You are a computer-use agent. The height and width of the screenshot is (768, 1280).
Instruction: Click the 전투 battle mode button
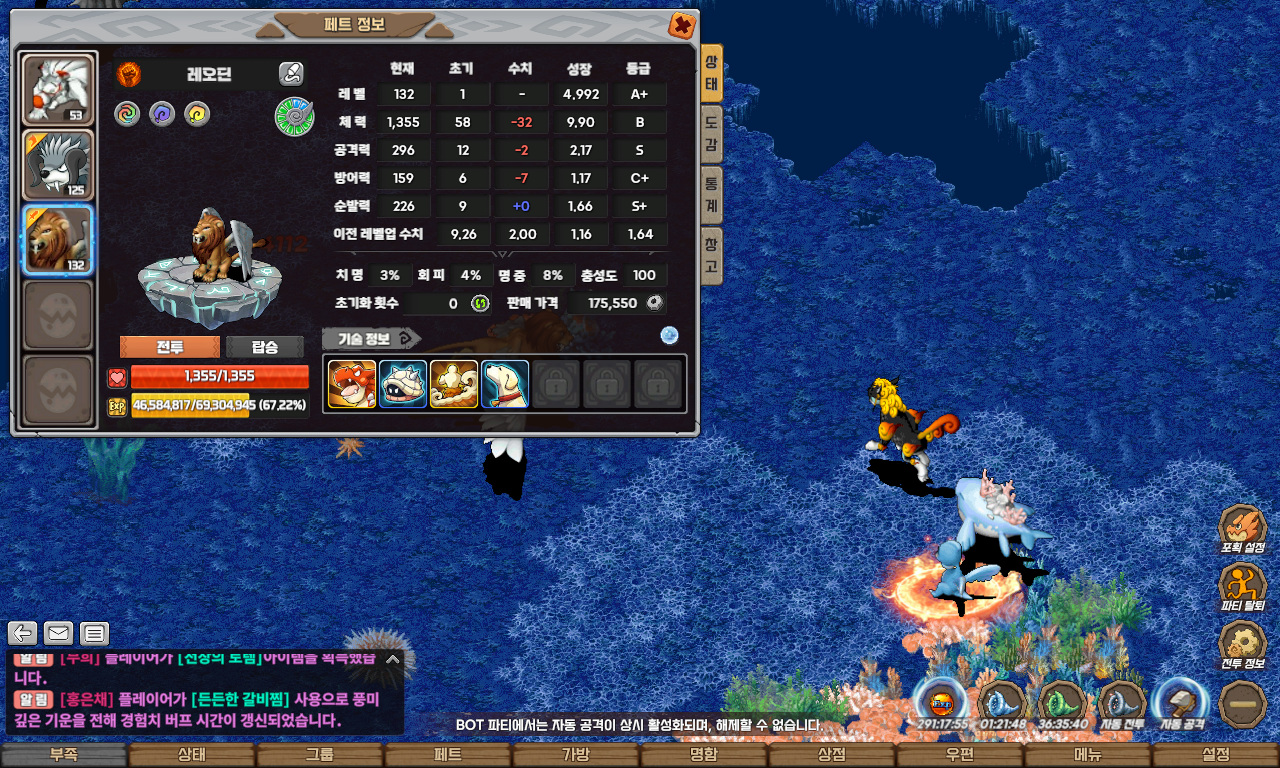tap(170, 347)
